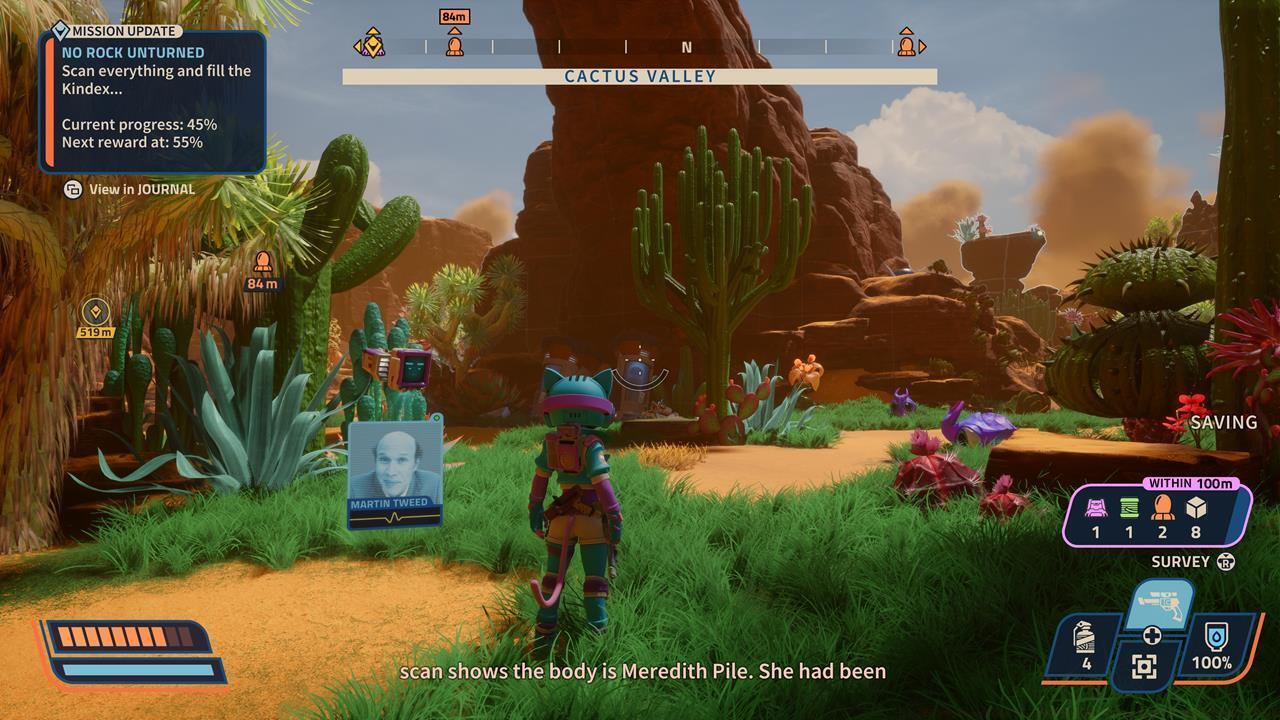Select the green fiber icon in the survey panel
This screenshot has width=1280, height=720.
click(x=1129, y=507)
